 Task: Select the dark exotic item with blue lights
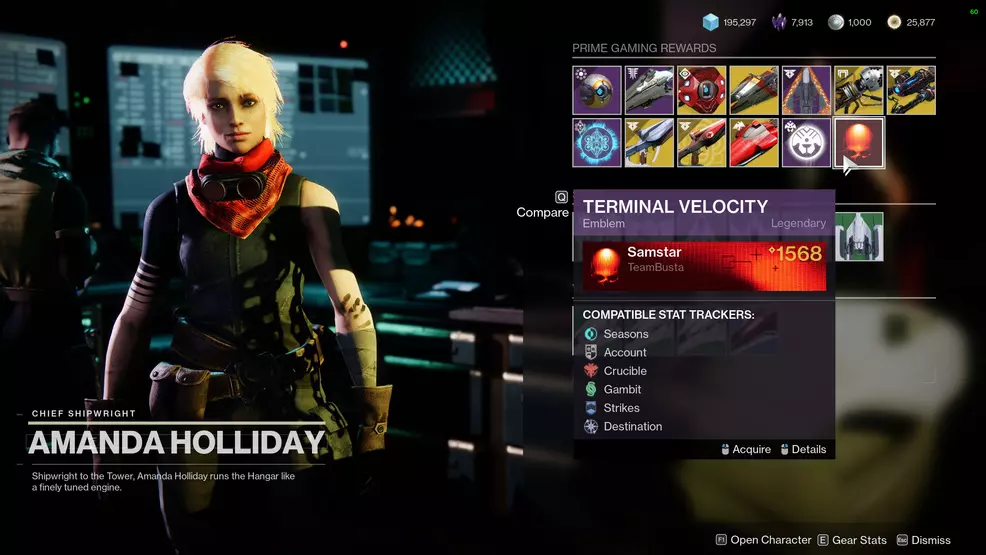[910, 90]
